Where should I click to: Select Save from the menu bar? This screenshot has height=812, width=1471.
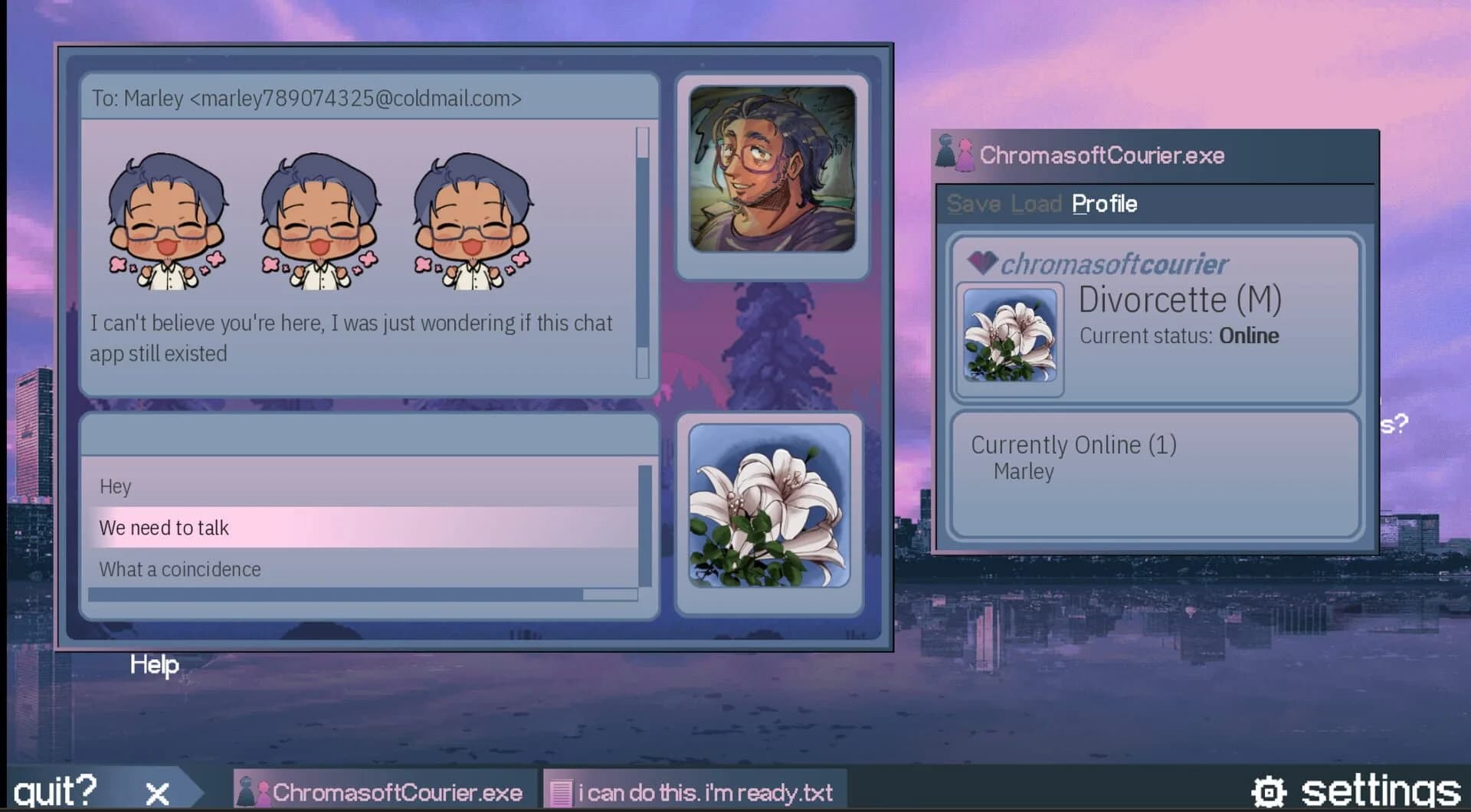click(x=972, y=204)
